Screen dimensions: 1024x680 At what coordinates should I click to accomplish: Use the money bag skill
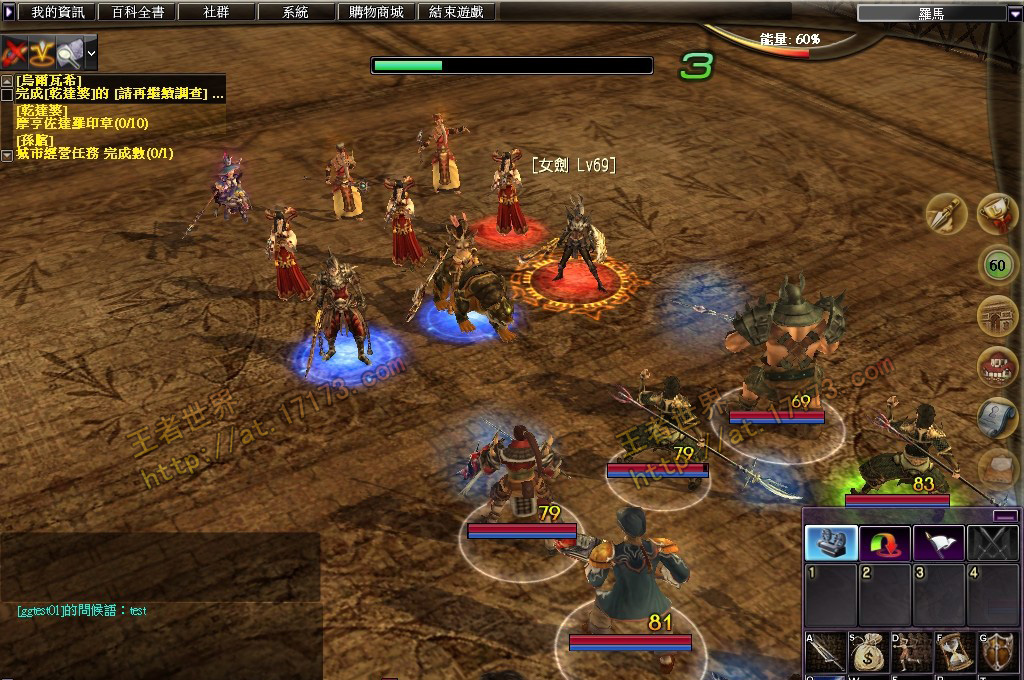[x=866, y=652]
